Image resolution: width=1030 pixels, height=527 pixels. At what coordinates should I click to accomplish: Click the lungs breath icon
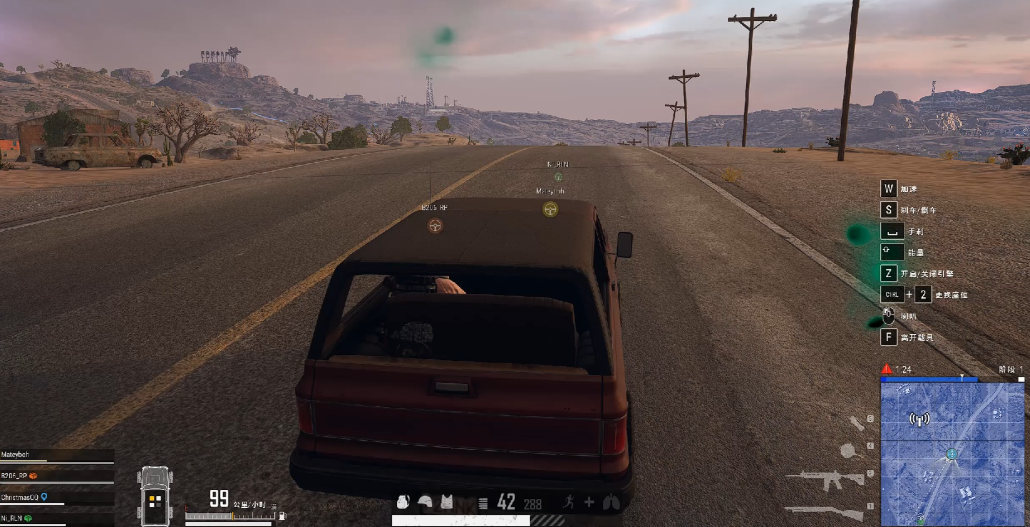click(x=612, y=502)
